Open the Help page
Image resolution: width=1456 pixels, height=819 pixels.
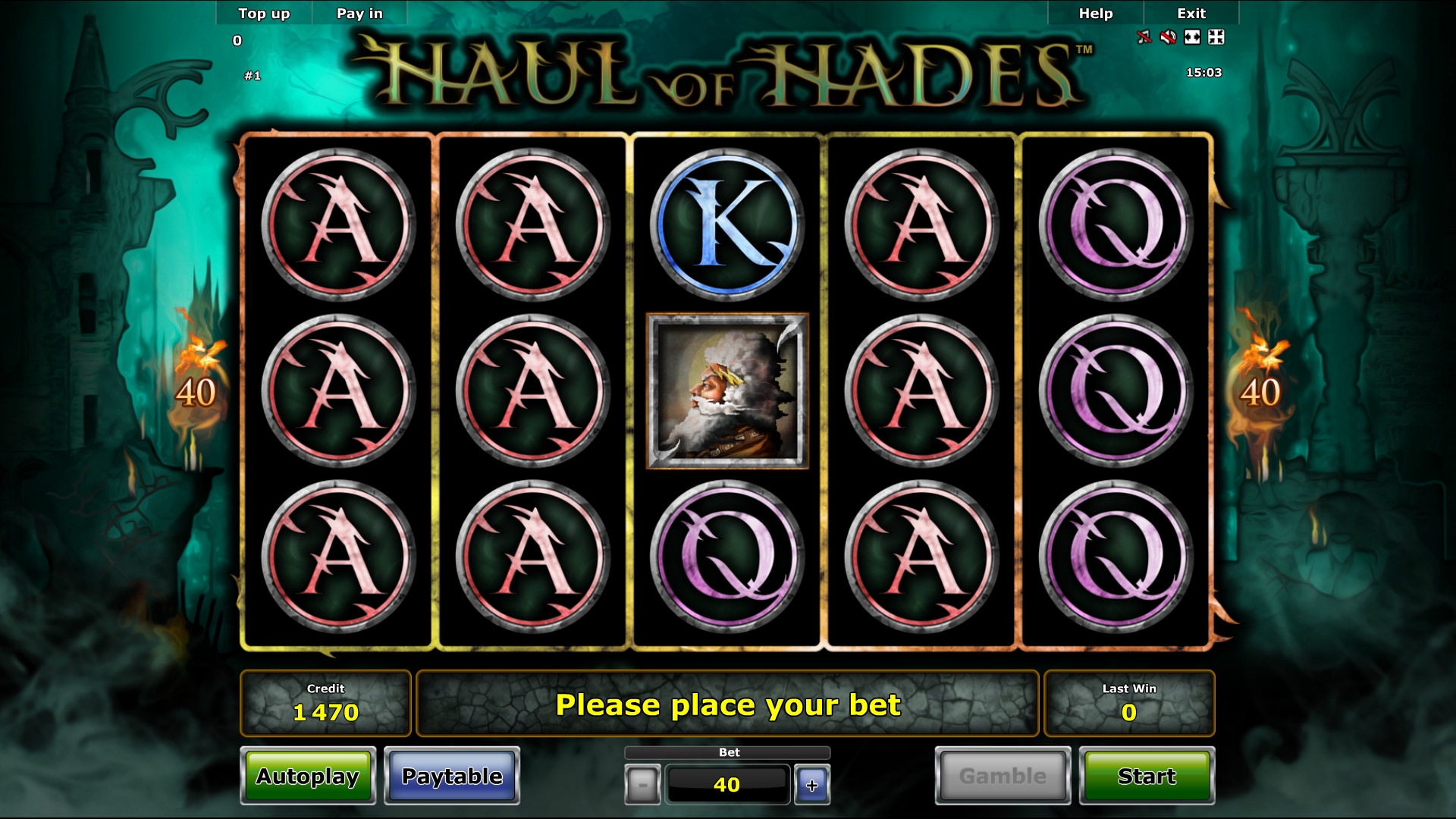click(x=1096, y=13)
